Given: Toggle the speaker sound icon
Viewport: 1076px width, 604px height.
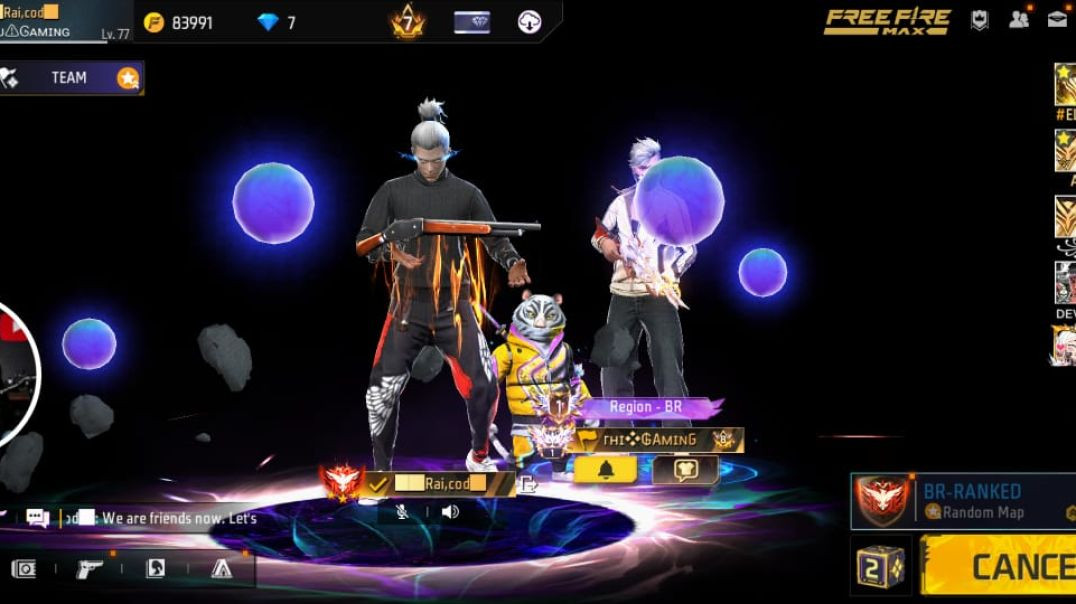Looking at the screenshot, I should coord(450,512).
